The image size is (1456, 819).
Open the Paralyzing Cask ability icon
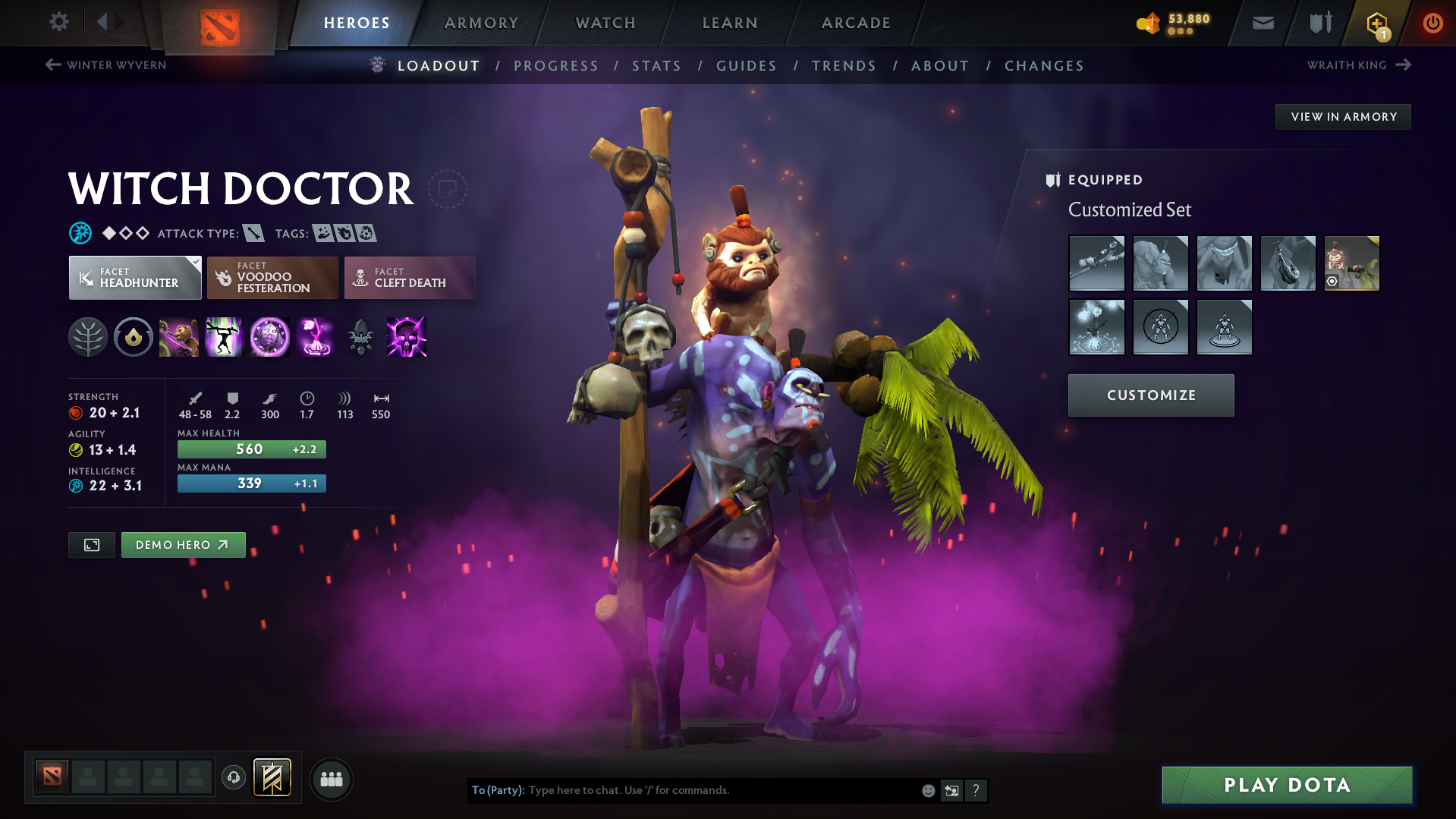pyautogui.click(x=179, y=338)
